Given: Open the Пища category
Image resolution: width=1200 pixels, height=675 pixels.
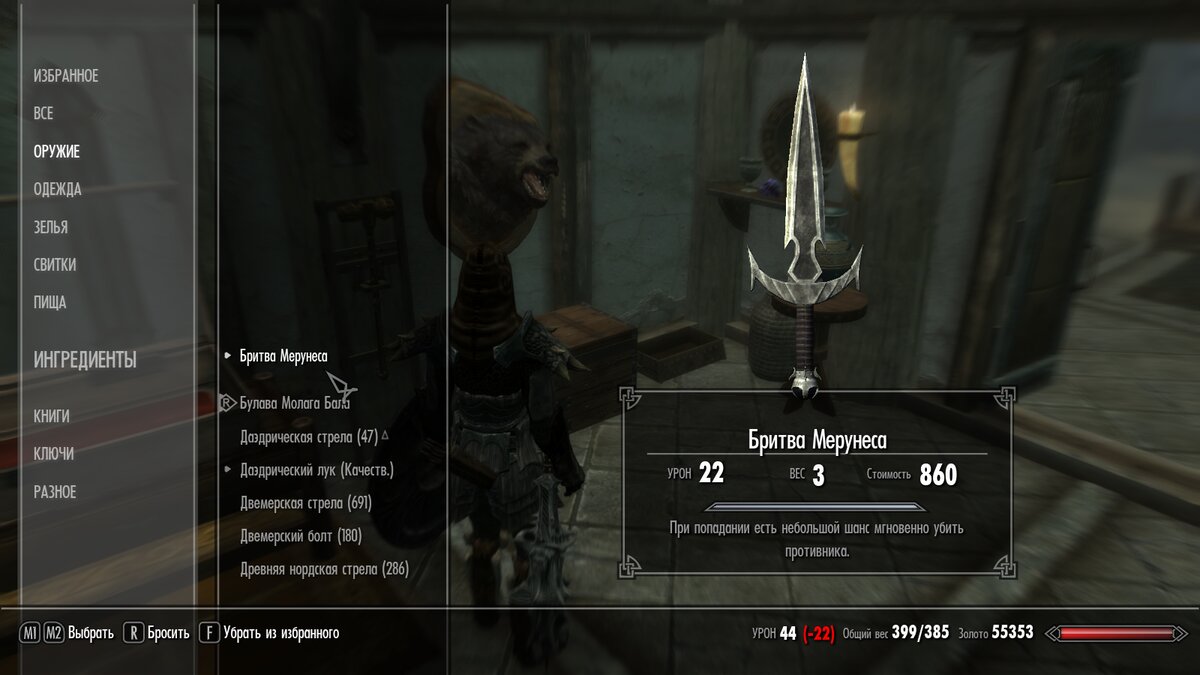Looking at the screenshot, I should [x=50, y=302].
